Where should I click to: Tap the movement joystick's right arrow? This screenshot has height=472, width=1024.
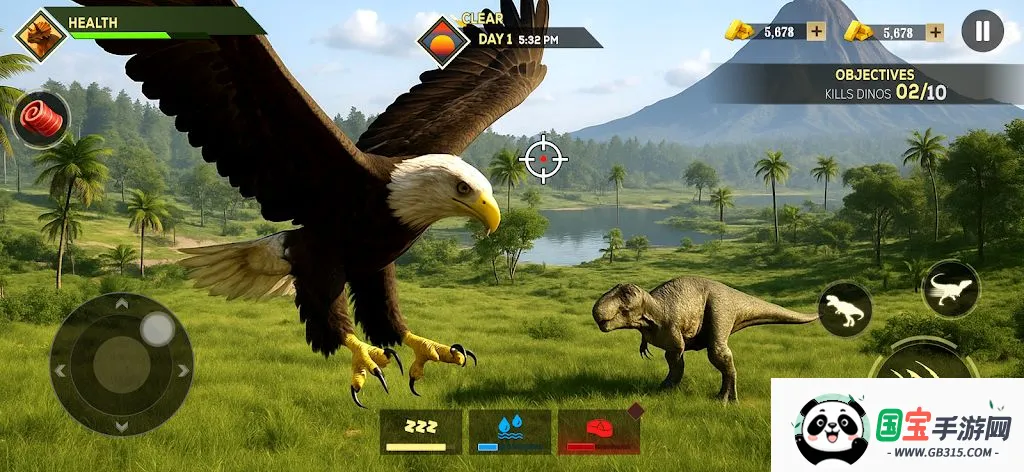point(183,370)
